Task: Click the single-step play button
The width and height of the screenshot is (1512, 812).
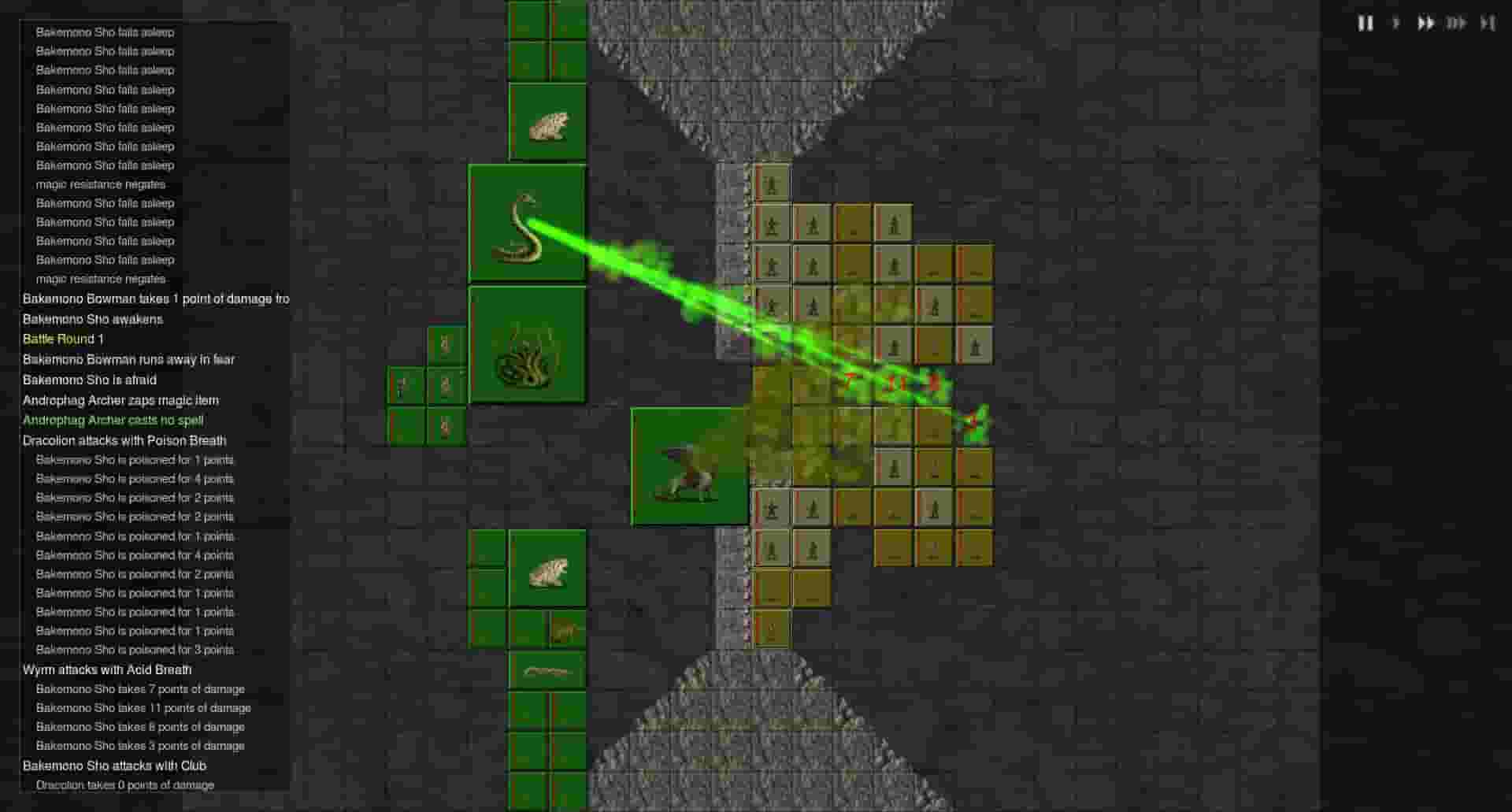Action: pos(1395,24)
